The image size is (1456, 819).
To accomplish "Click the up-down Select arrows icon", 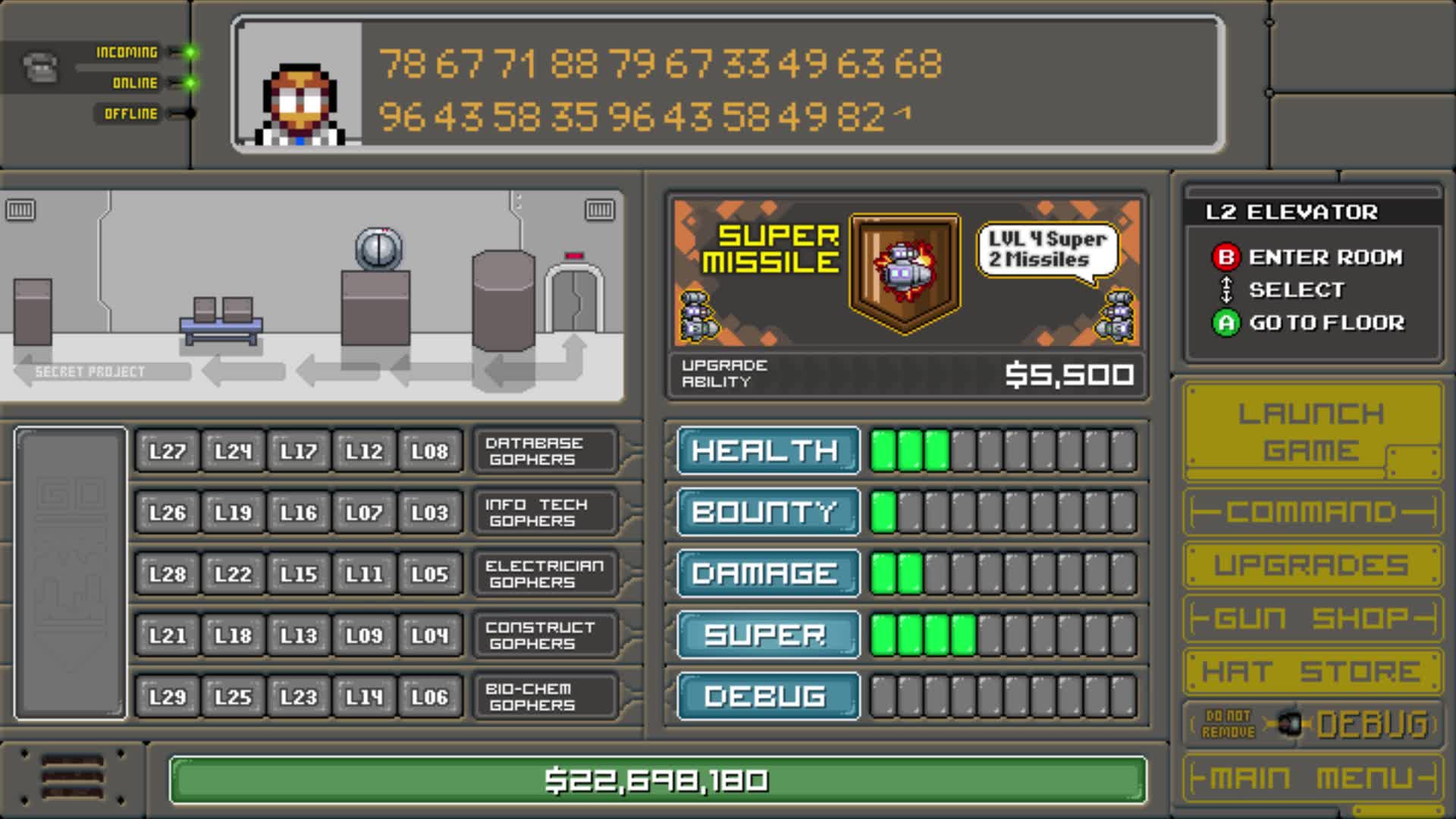I will coord(1227,290).
